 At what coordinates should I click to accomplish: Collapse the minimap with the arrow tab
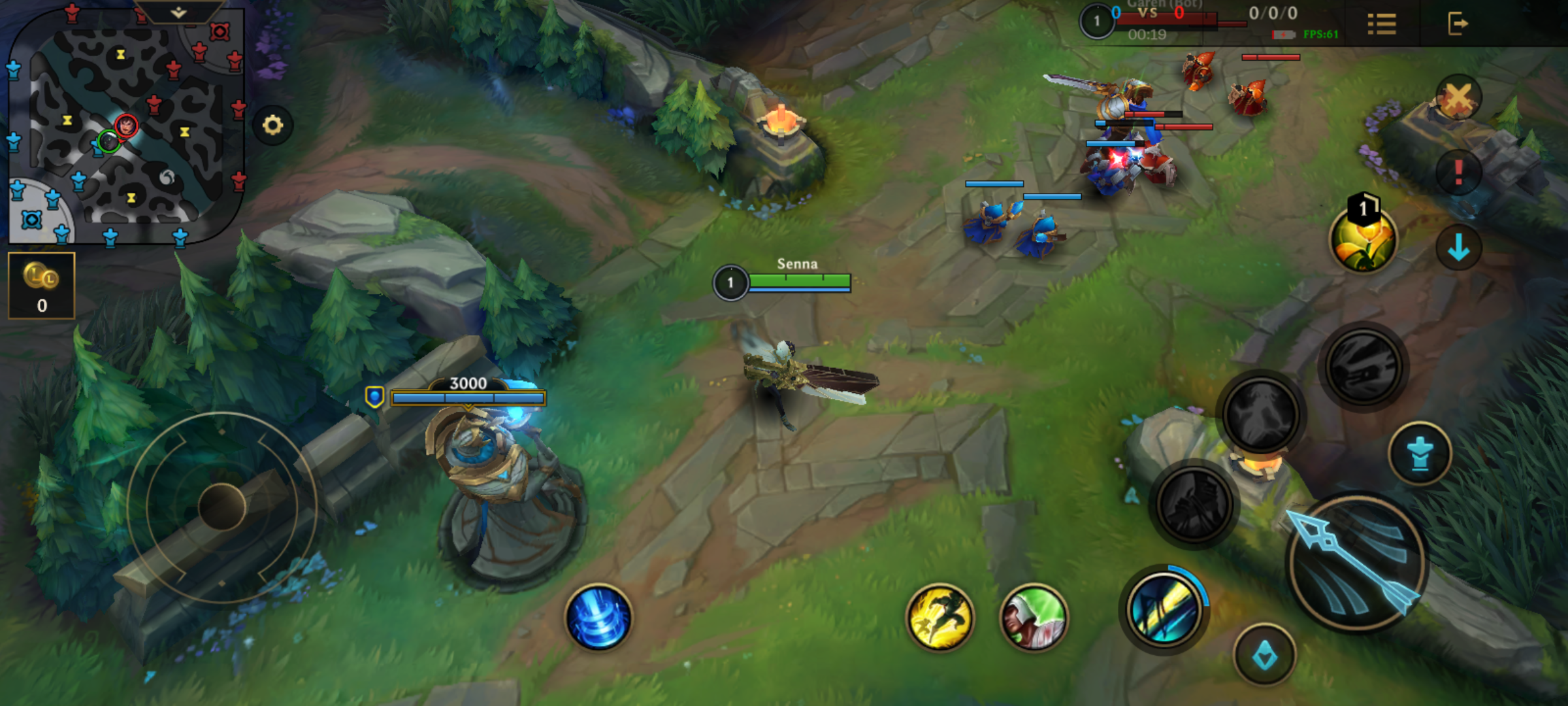tap(178, 12)
